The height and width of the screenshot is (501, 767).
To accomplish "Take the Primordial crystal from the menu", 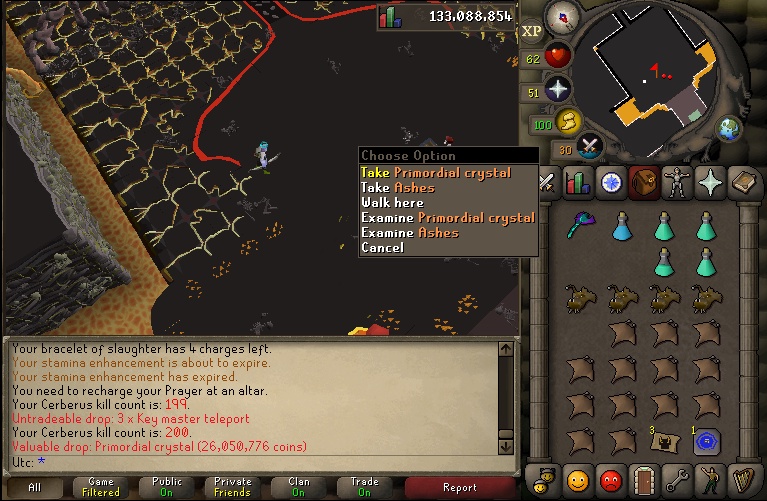I will point(435,173).
